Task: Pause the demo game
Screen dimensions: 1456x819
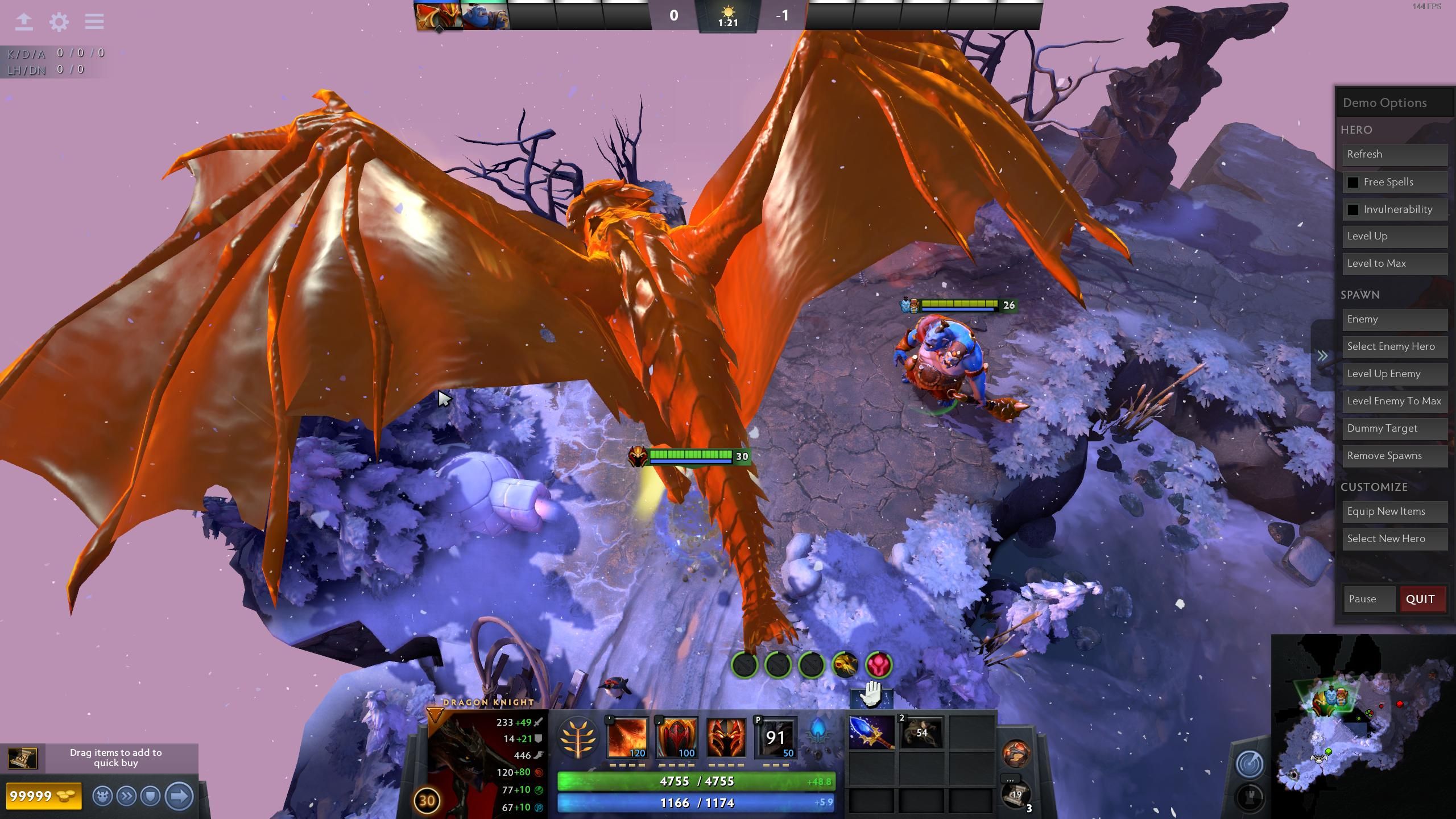Action: (x=1368, y=599)
